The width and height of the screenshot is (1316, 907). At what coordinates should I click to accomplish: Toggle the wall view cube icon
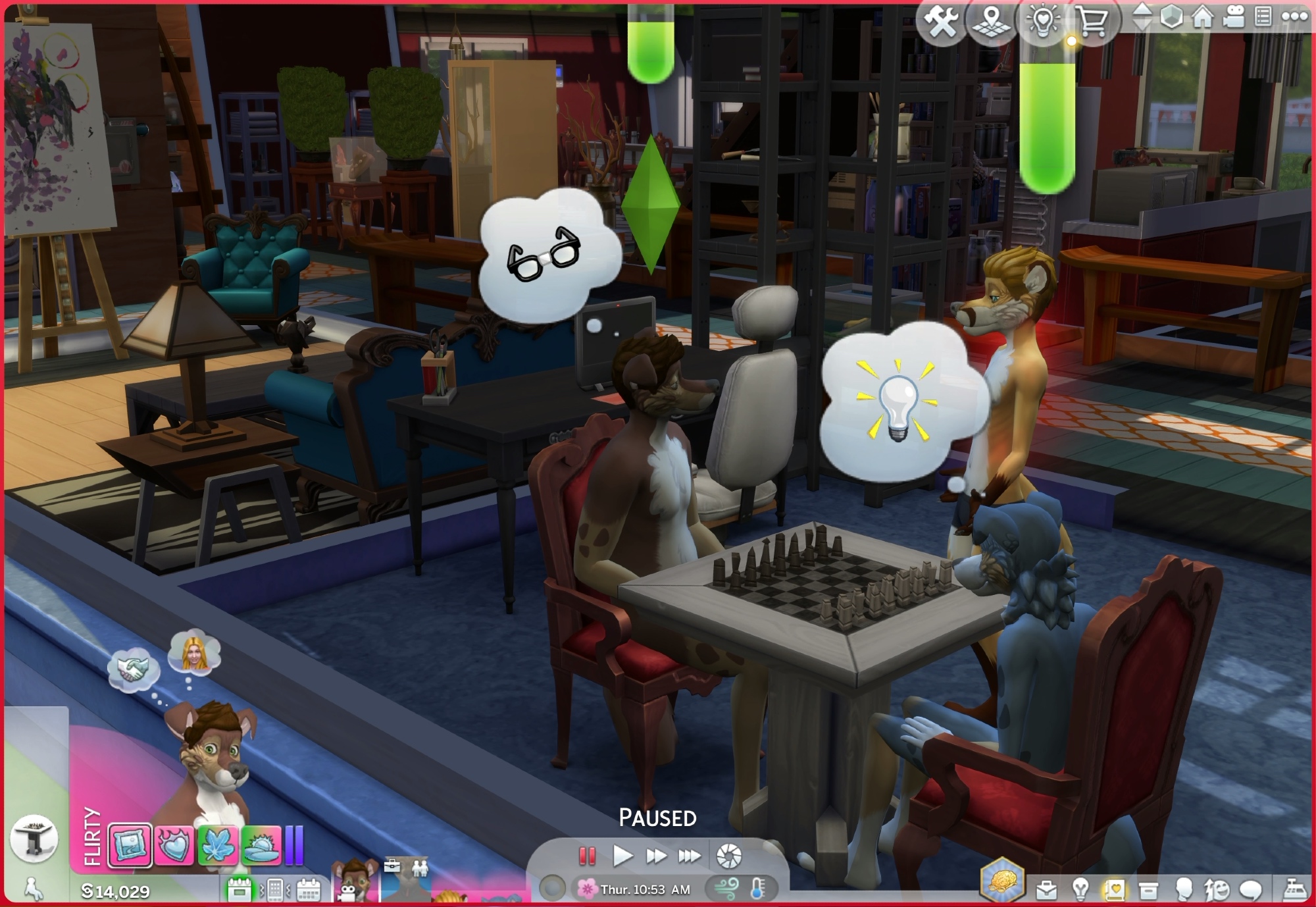coord(1171,17)
